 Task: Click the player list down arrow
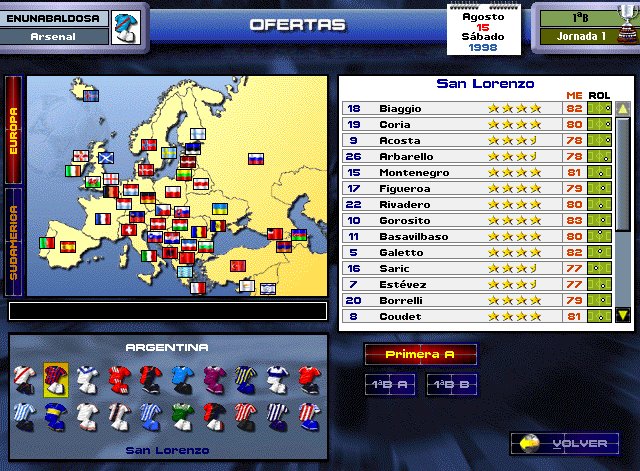622,315
